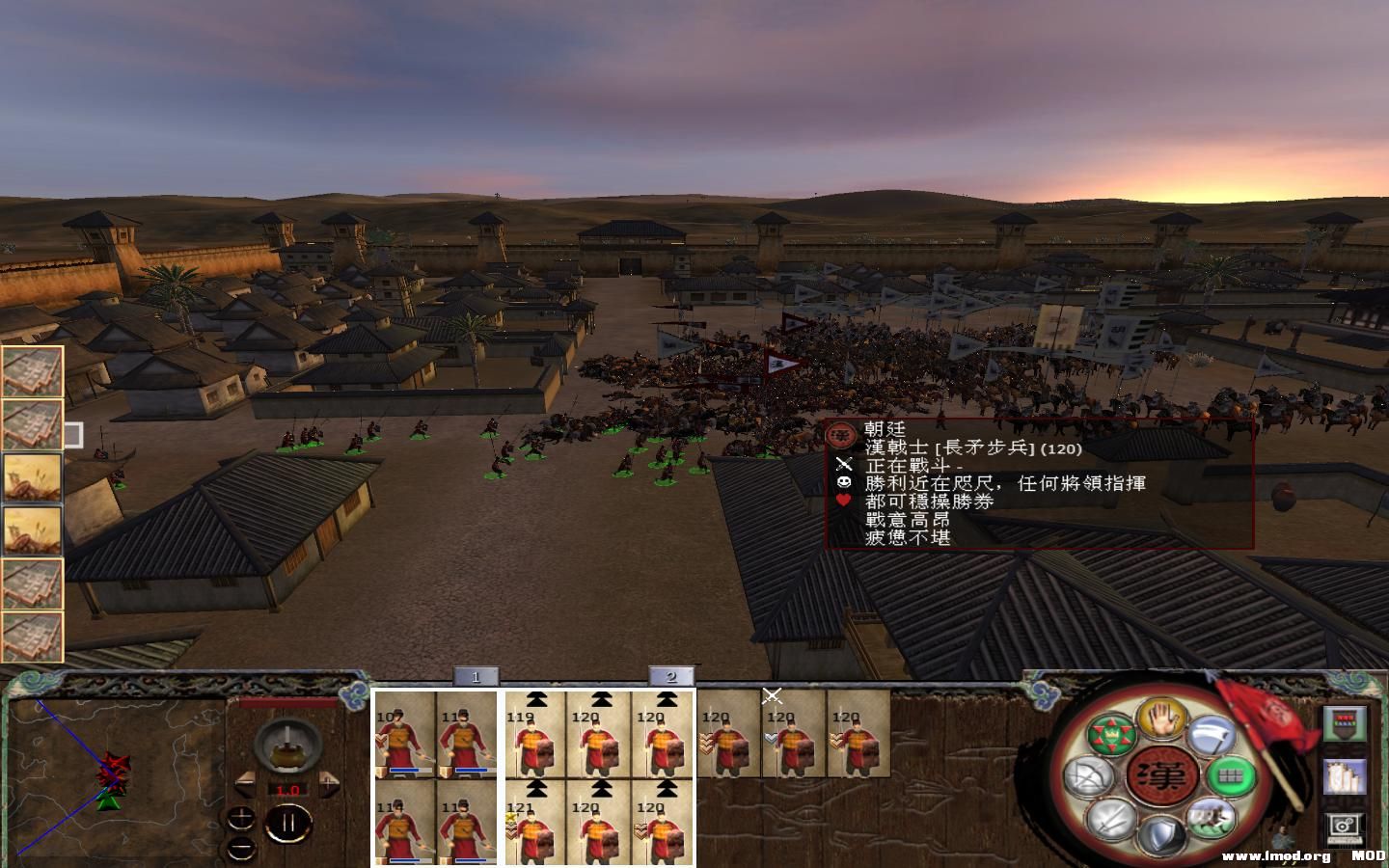
Task: Toggle guard mode with the shield icon
Action: (x=1163, y=835)
